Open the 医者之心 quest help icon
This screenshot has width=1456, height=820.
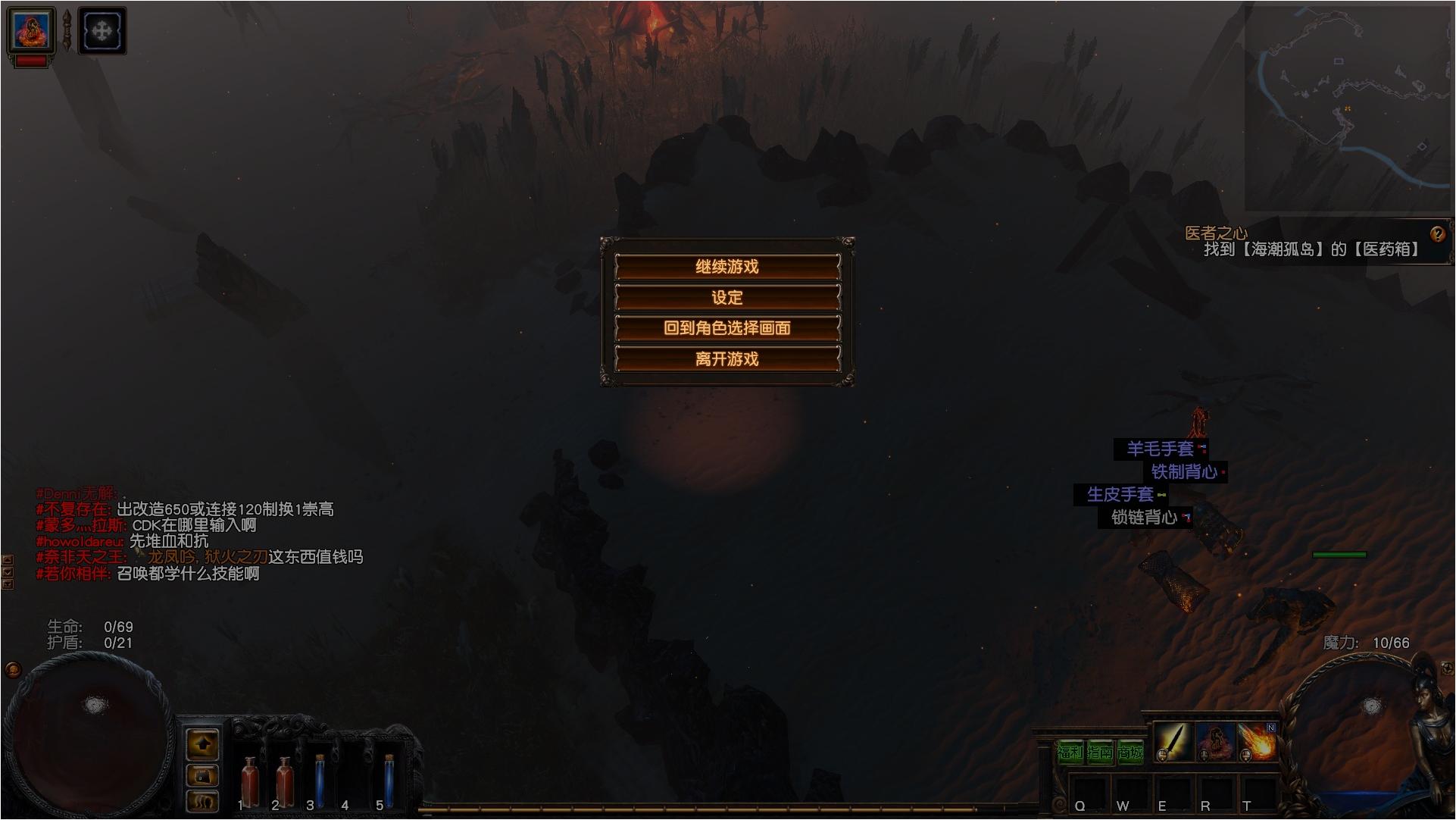(1437, 234)
